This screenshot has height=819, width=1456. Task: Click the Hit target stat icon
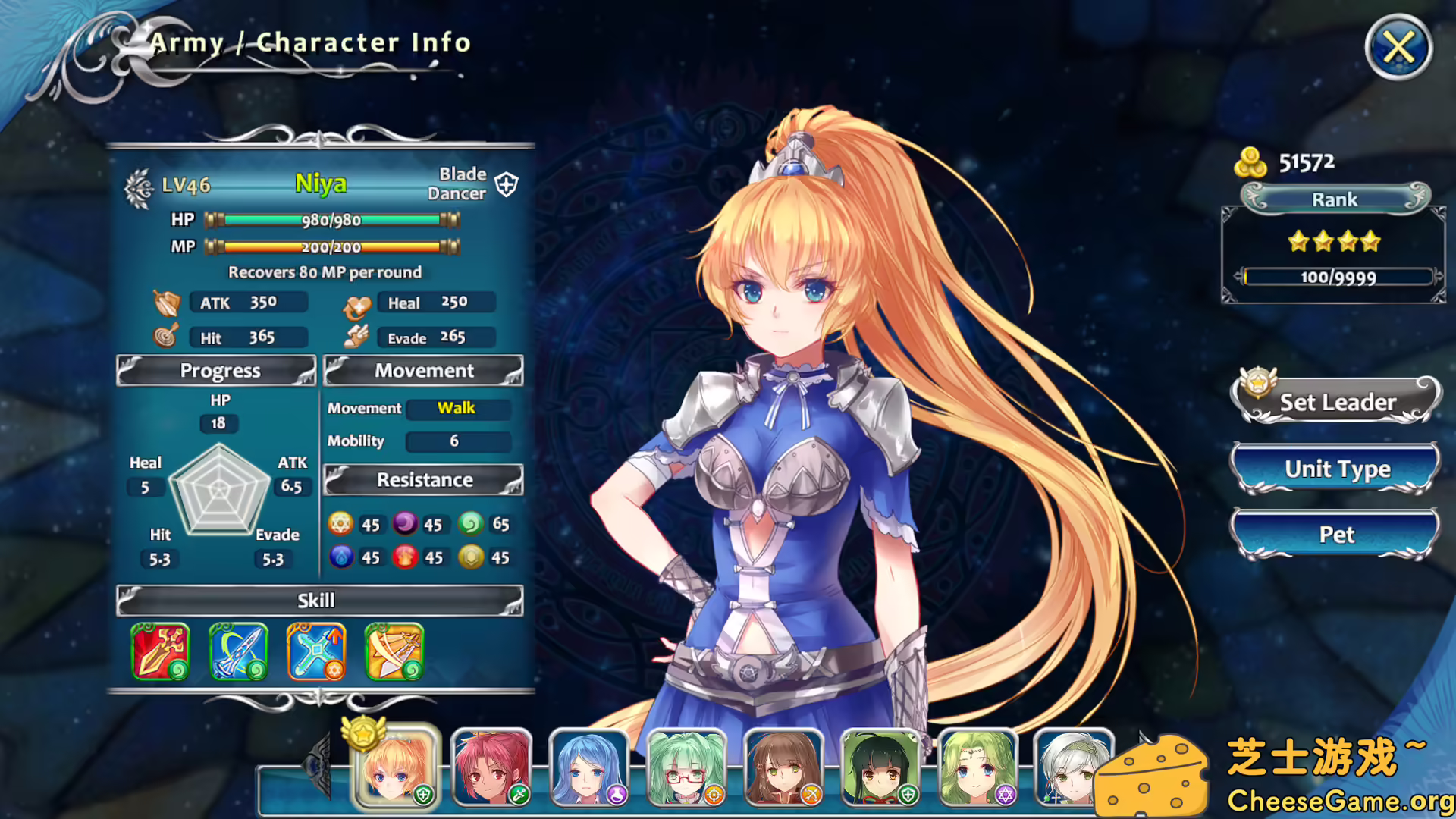pyautogui.click(x=165, y=336)
